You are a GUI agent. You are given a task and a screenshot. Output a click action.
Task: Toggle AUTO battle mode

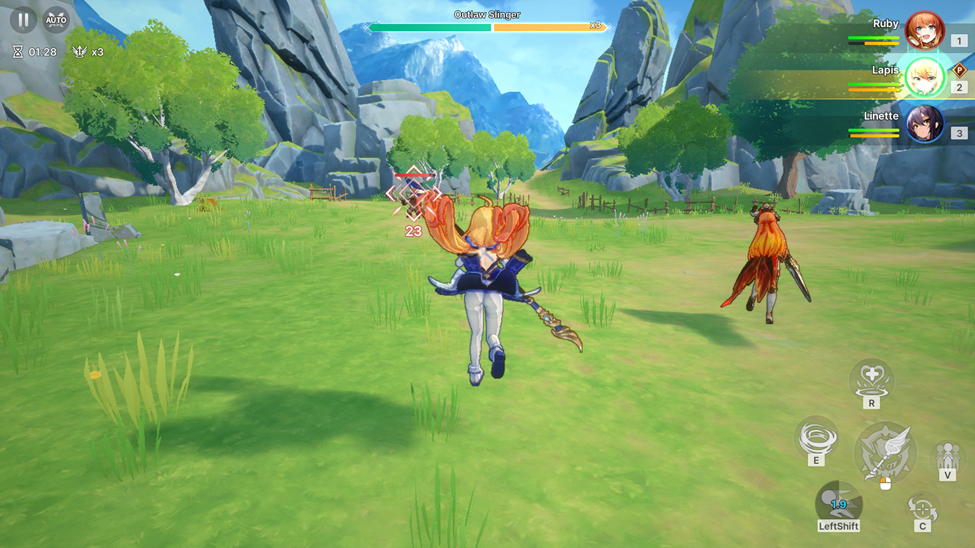click(x=56, y=20)
